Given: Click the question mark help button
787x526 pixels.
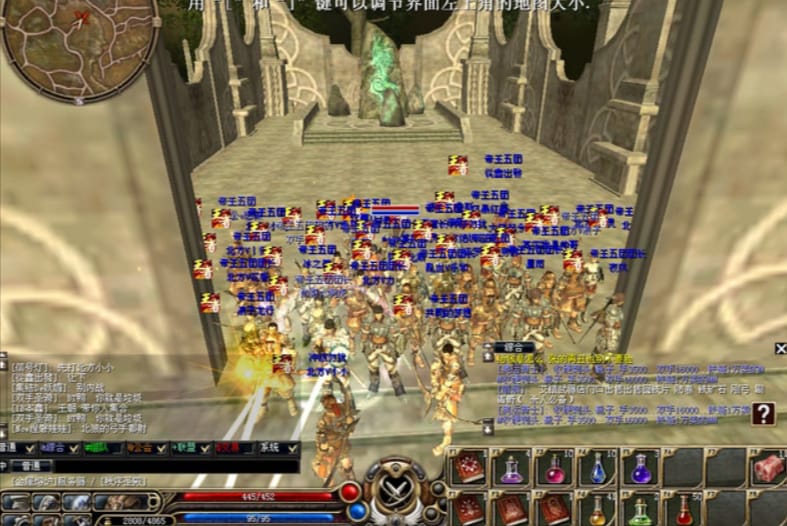Looking at the screenshot, I should pos(764,413).
